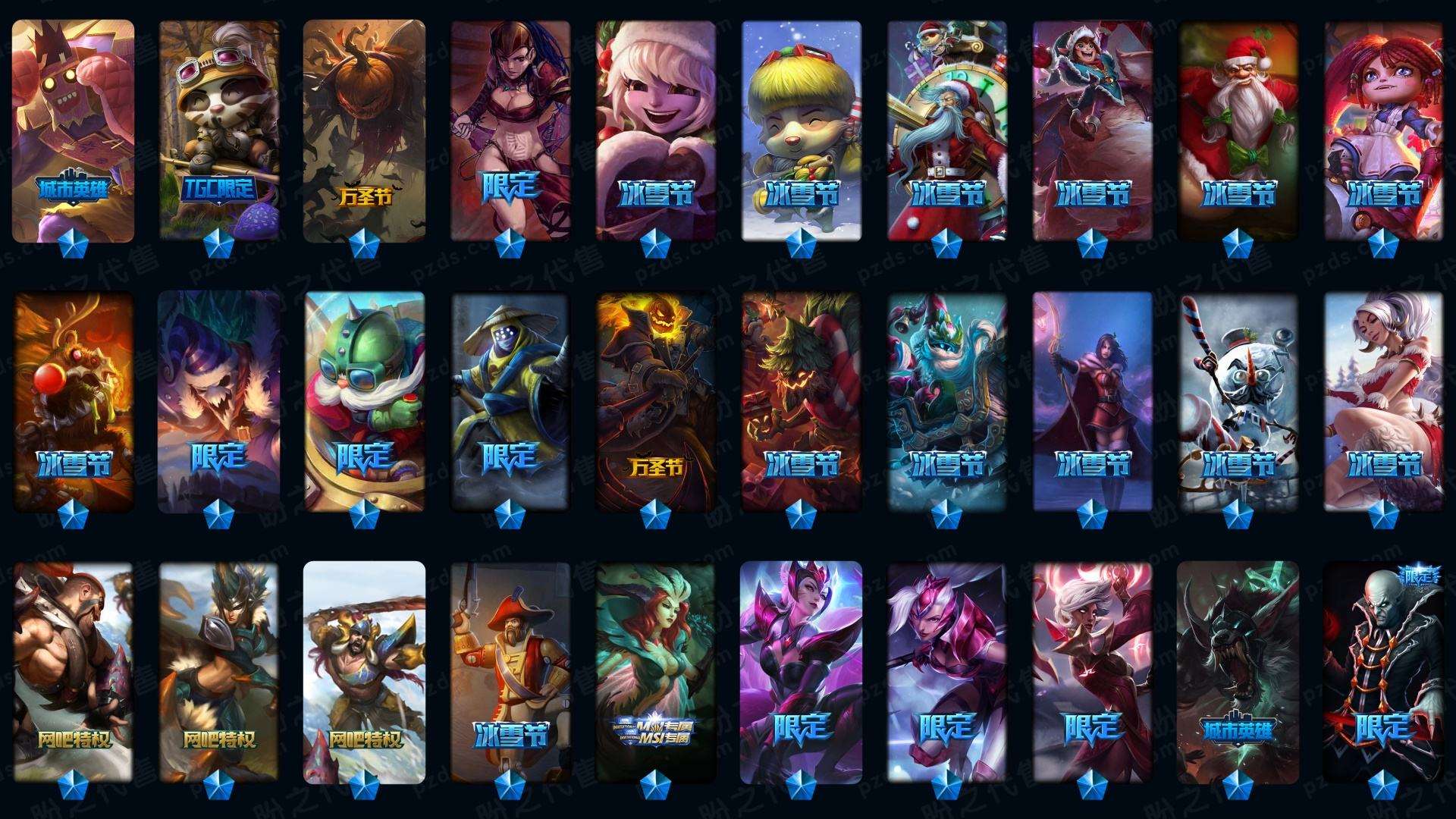Select the flaming pumpkin horseman 万圣节 skin

pyautogui.click(x=656, y=402)
